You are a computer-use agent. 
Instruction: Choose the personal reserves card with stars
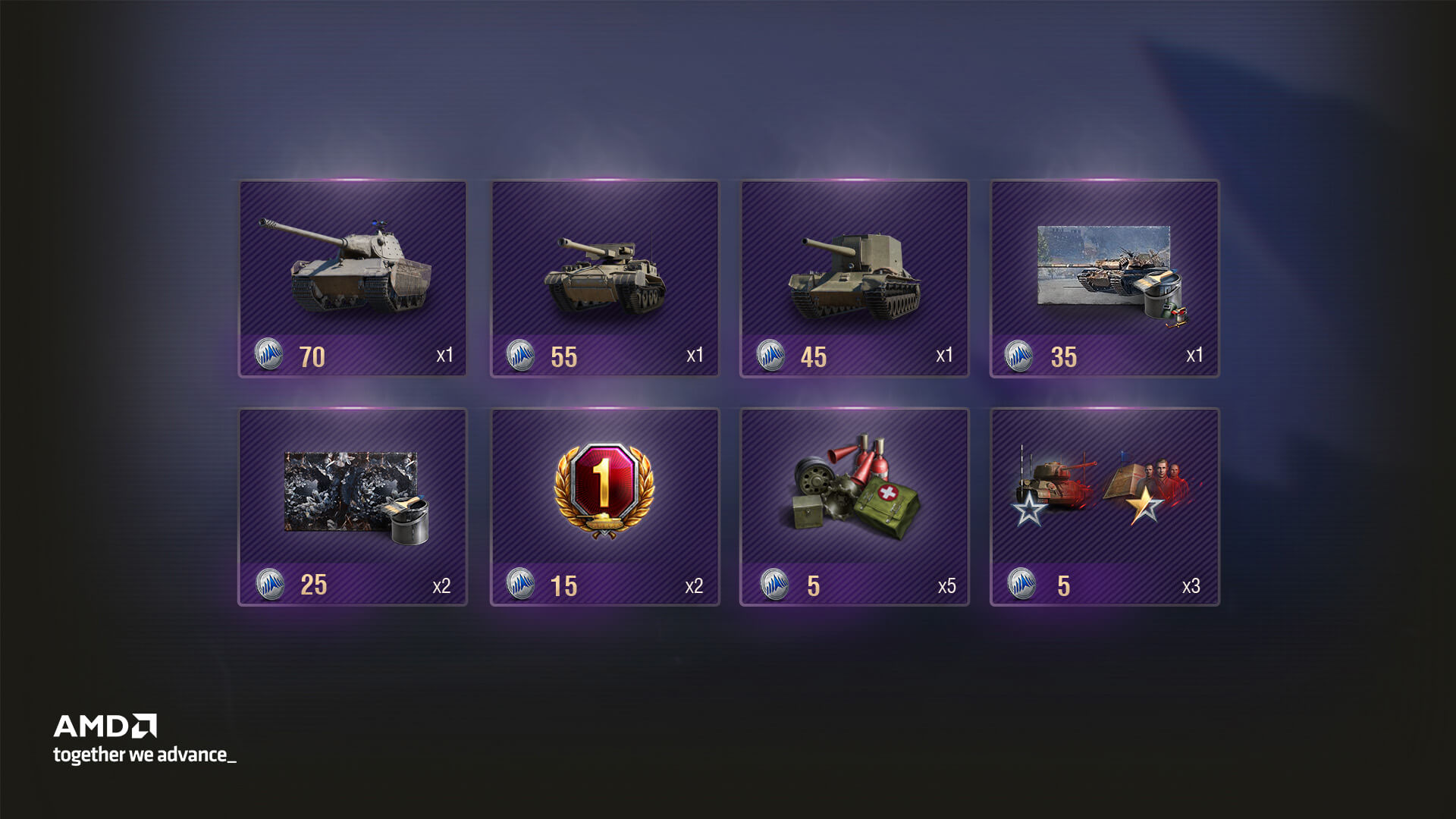(1105, 507)
